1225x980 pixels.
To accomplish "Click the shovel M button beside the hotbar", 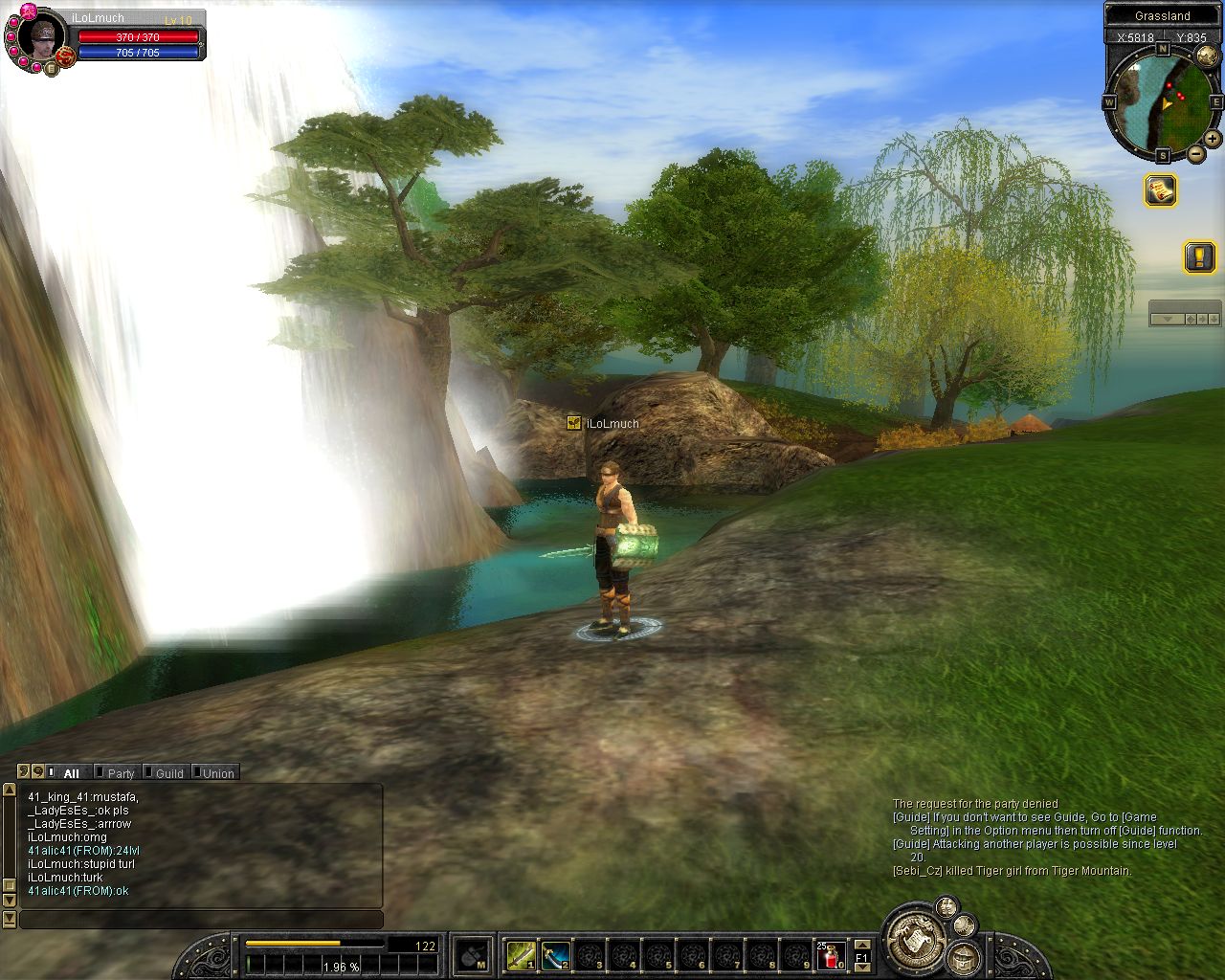I will (472, 954).
